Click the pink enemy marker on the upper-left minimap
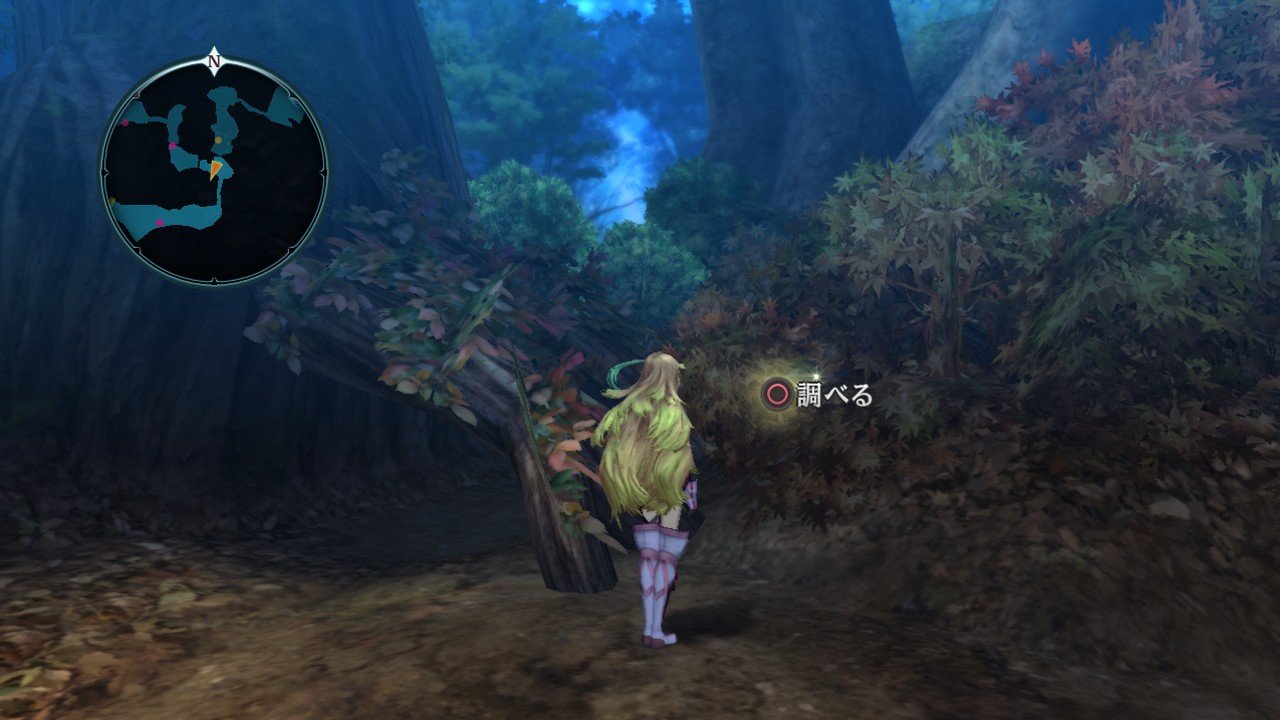Screen dimensions: 1280x720 [124, 123]
